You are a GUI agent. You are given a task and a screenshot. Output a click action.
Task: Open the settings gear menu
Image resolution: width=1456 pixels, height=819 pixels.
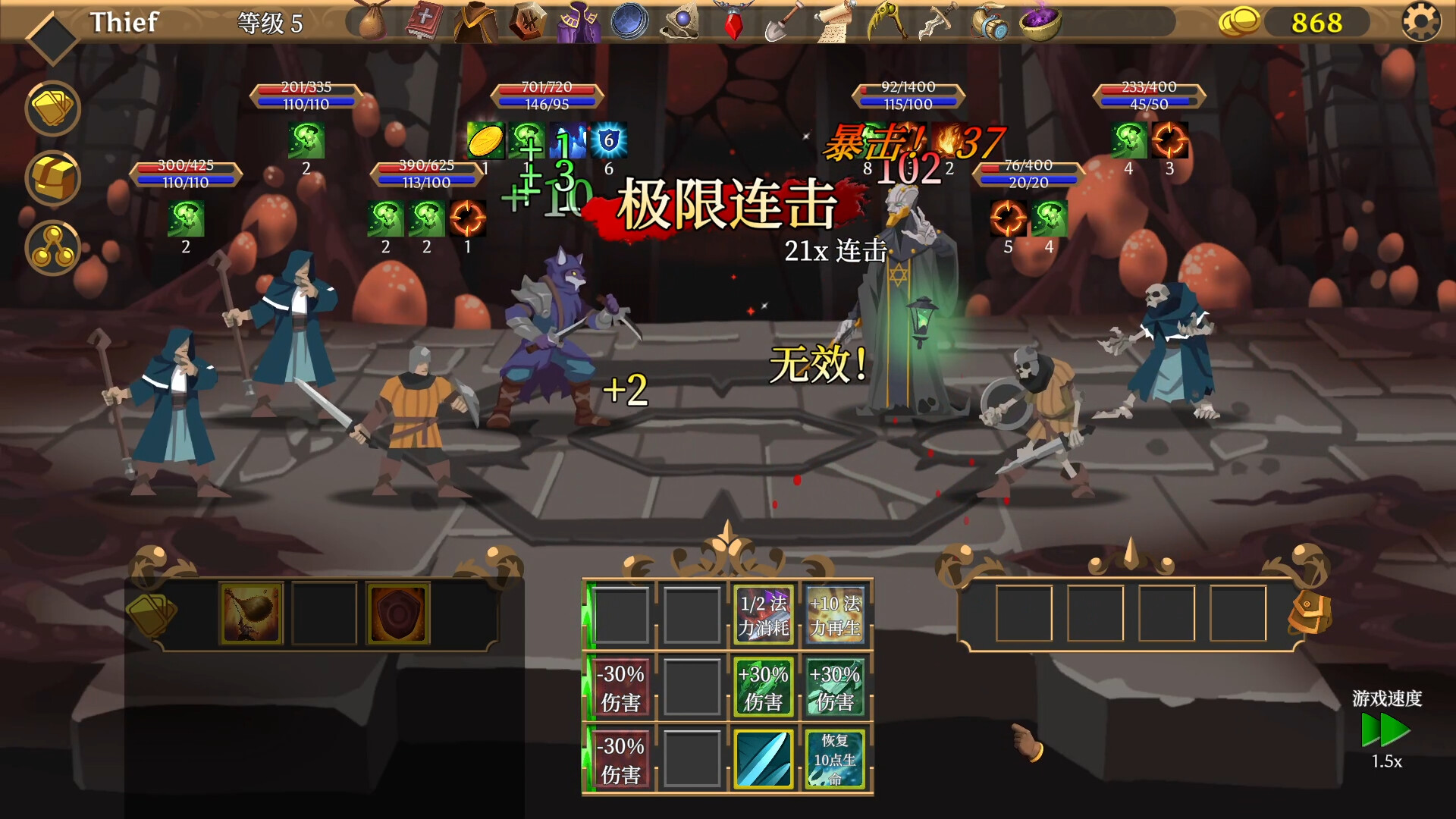point(1421,23)
